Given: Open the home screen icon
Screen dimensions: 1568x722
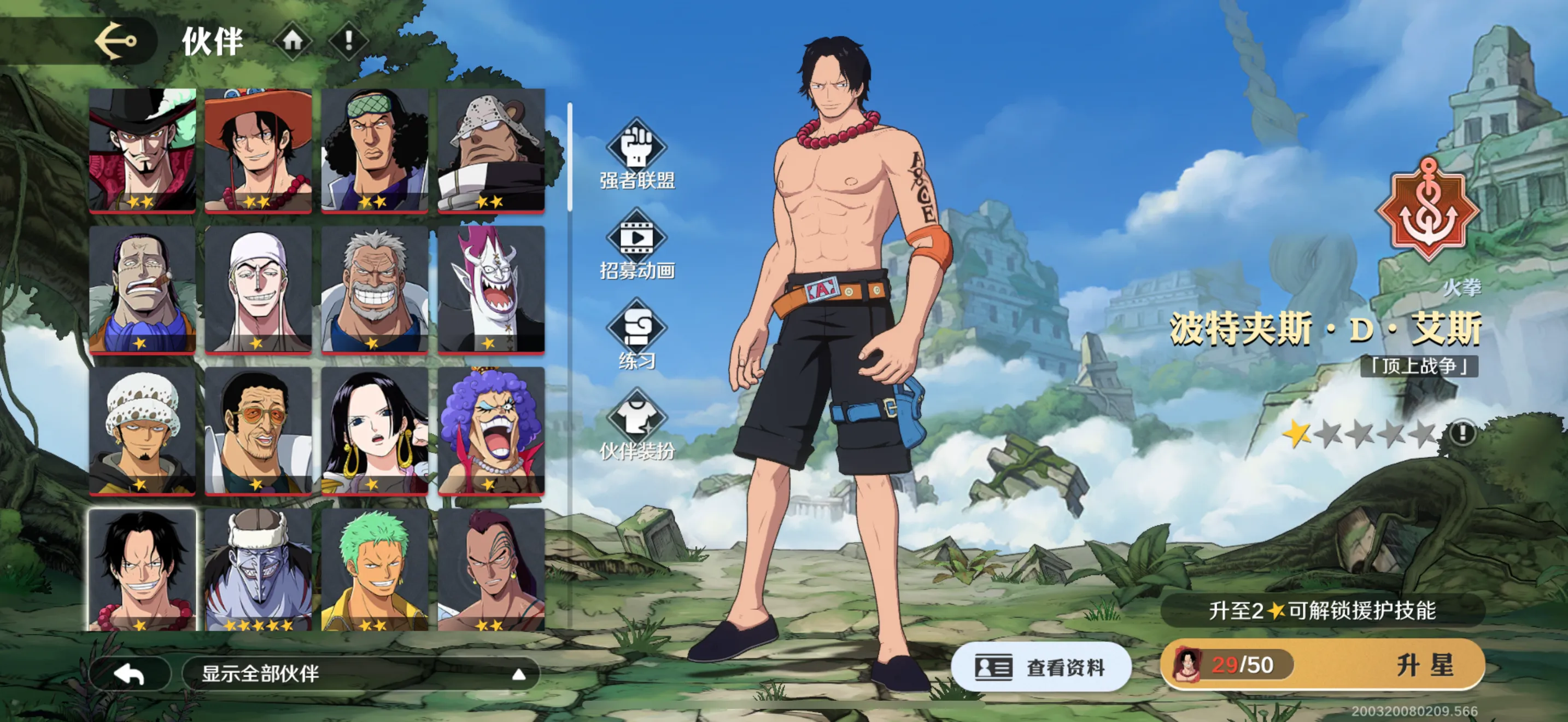Looking at the screenshot, I should [x=293, y=41].
